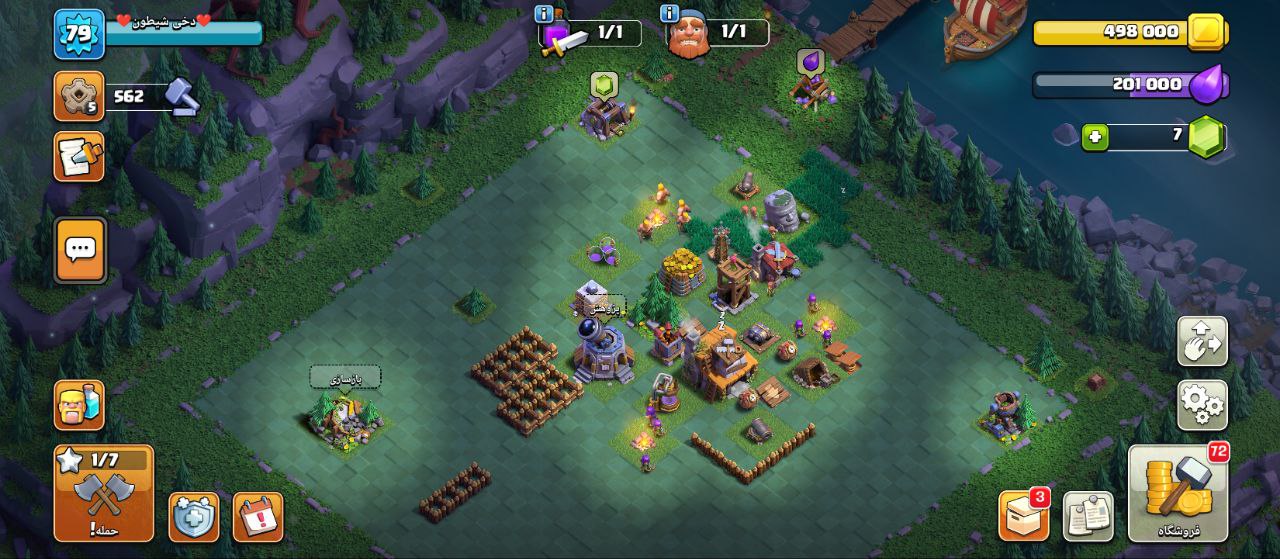Click the hand with arrows swap button
1280x559 pixels.
click(1202, 341)
